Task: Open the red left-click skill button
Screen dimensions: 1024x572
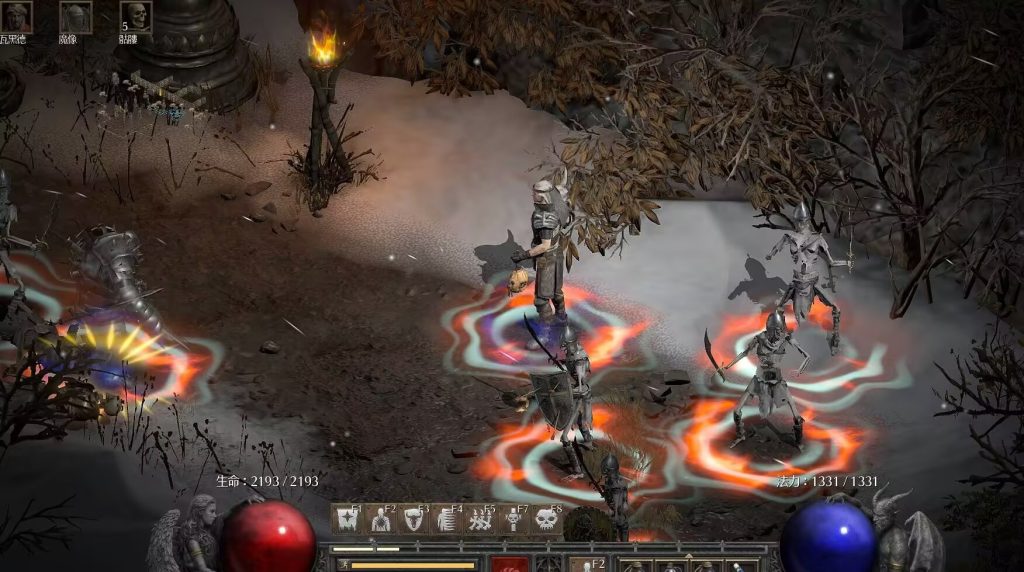Action: coord(509,565)
